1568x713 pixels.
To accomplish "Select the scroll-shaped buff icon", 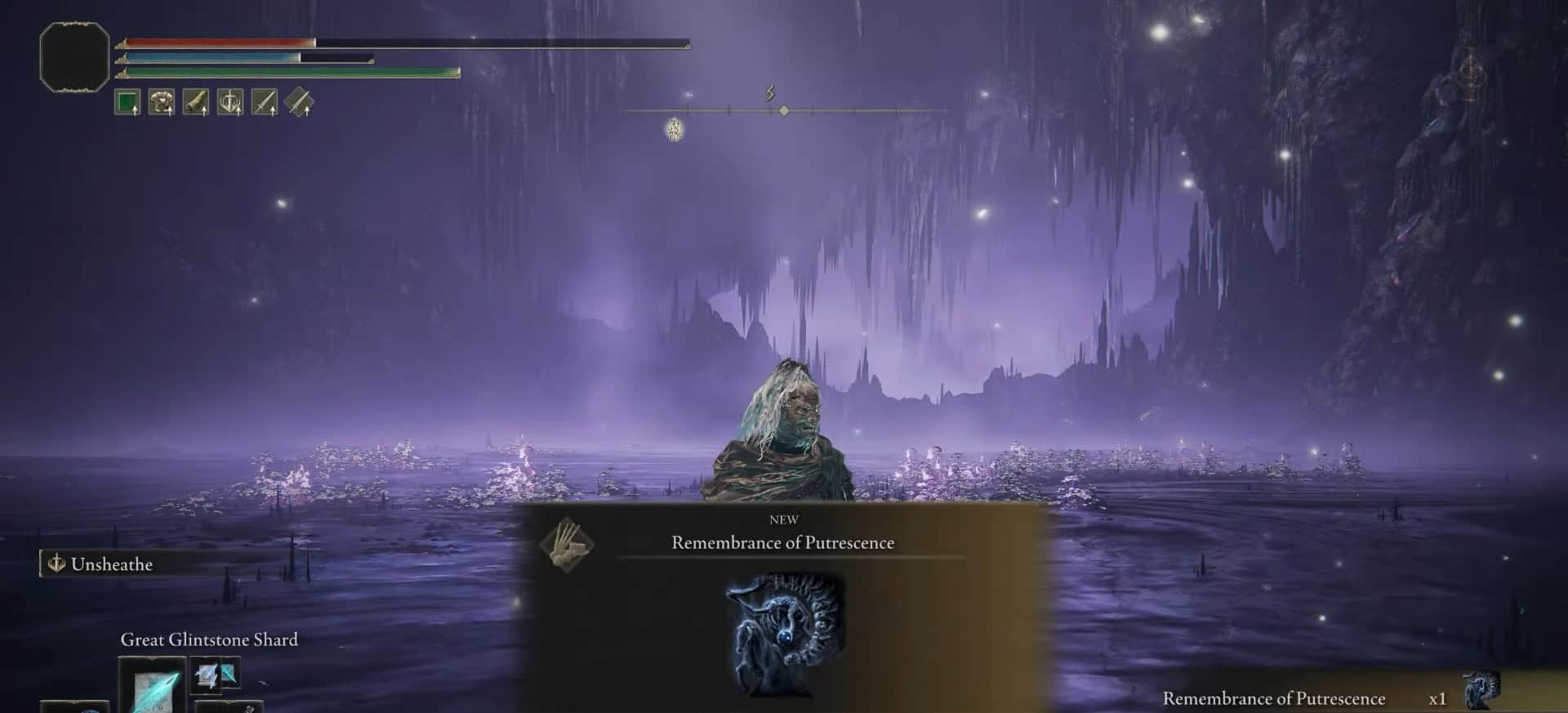I will pyautogui.click(x=197, y=102).
